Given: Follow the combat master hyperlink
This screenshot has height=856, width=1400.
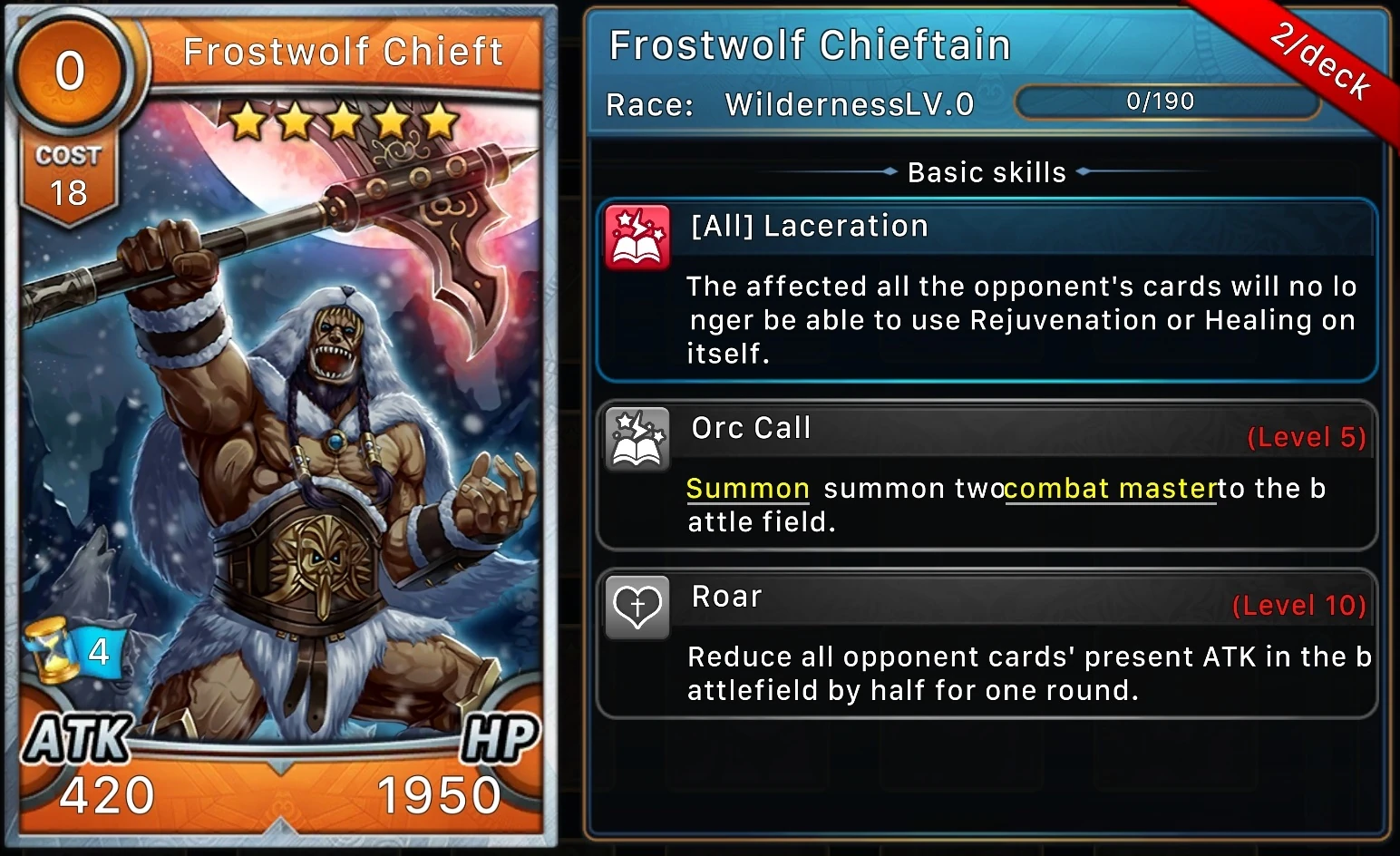Looking at the screenshot, I should tap(1110, 488).
